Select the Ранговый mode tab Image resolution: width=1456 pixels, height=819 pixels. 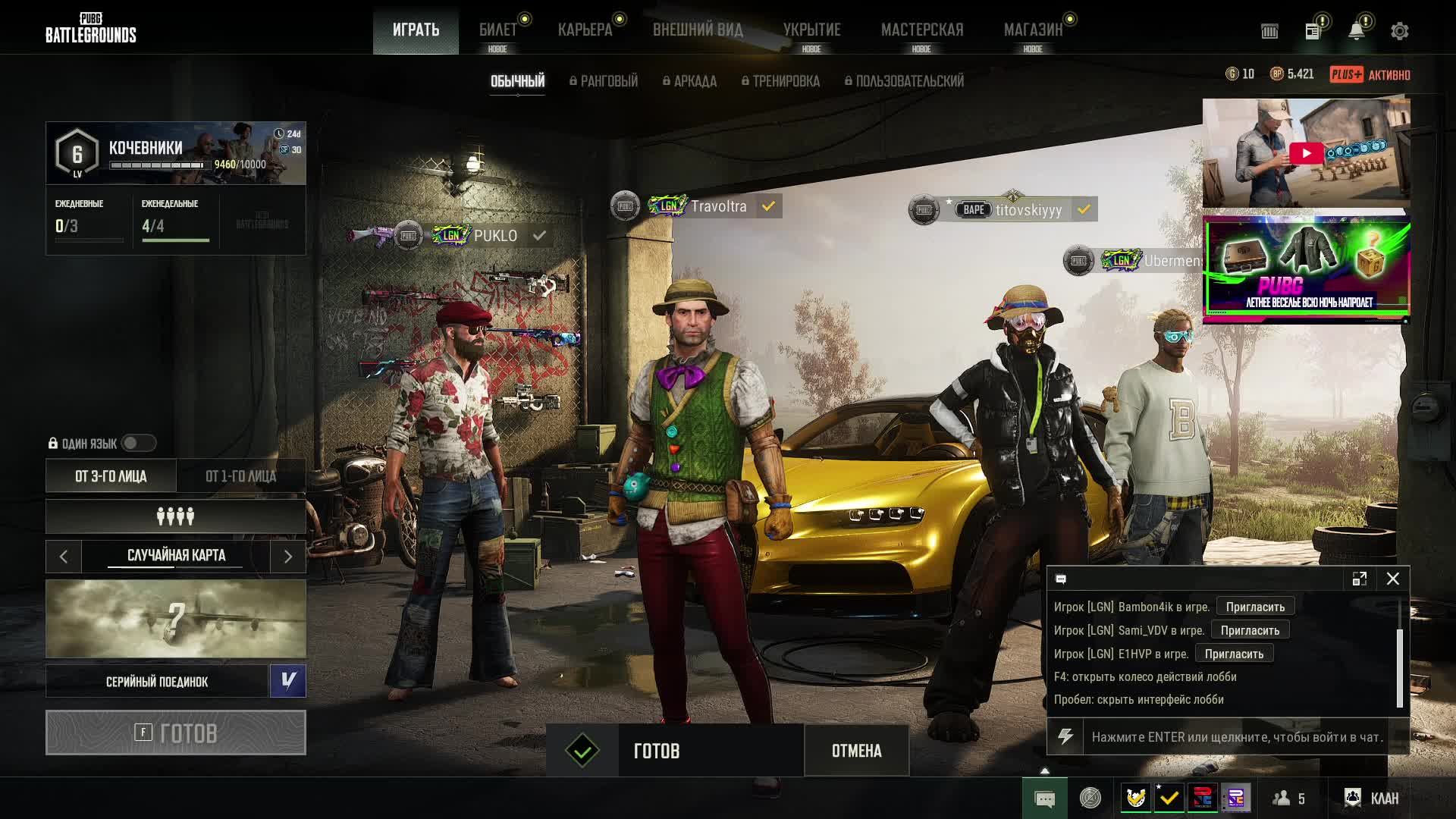point(604,81)
